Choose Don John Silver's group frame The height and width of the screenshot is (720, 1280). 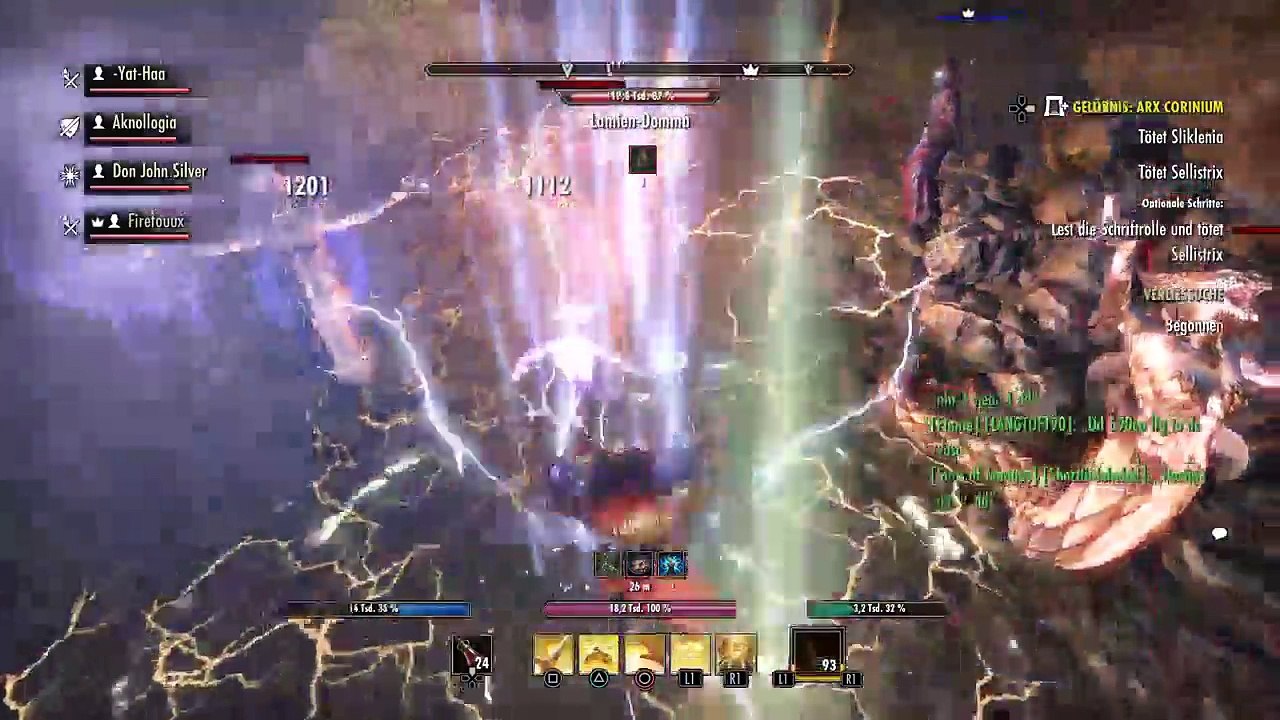click(158, 172)
